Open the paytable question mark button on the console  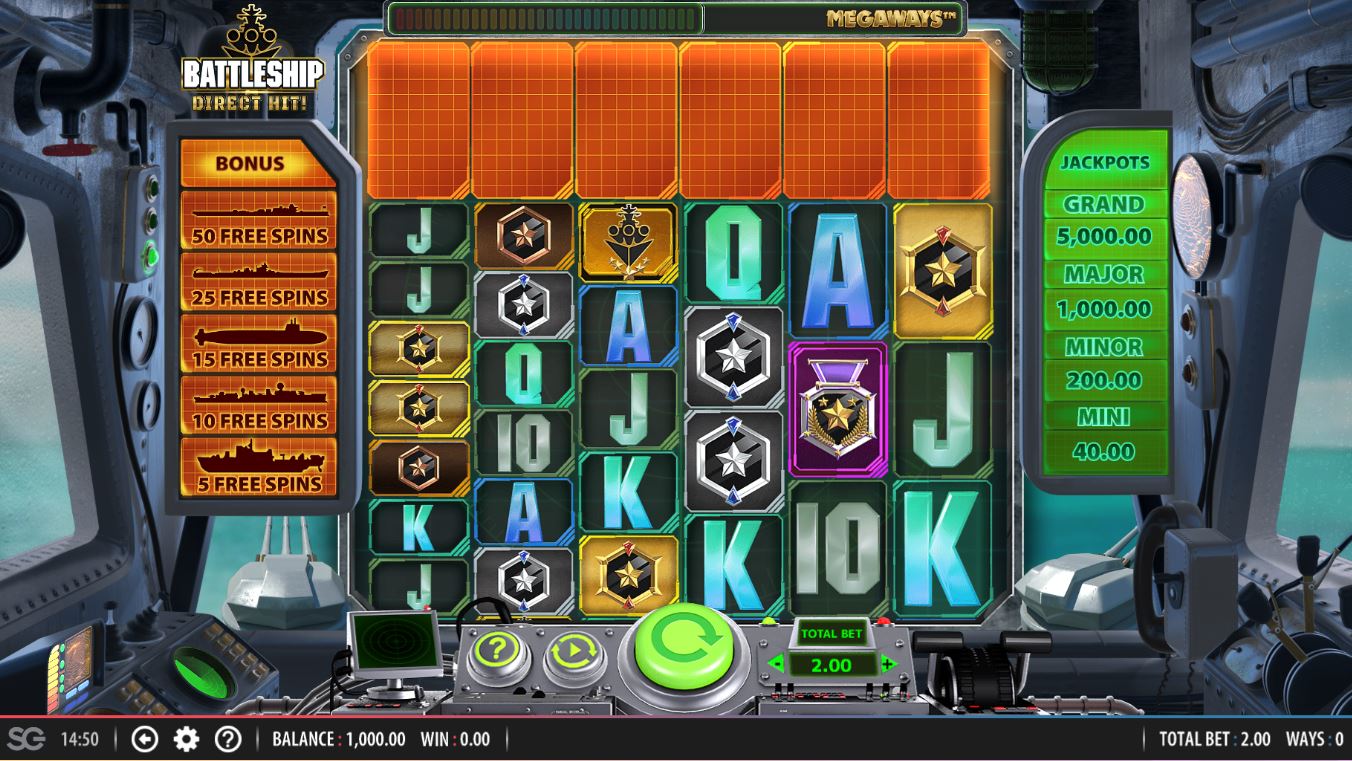tap(497, 652)
